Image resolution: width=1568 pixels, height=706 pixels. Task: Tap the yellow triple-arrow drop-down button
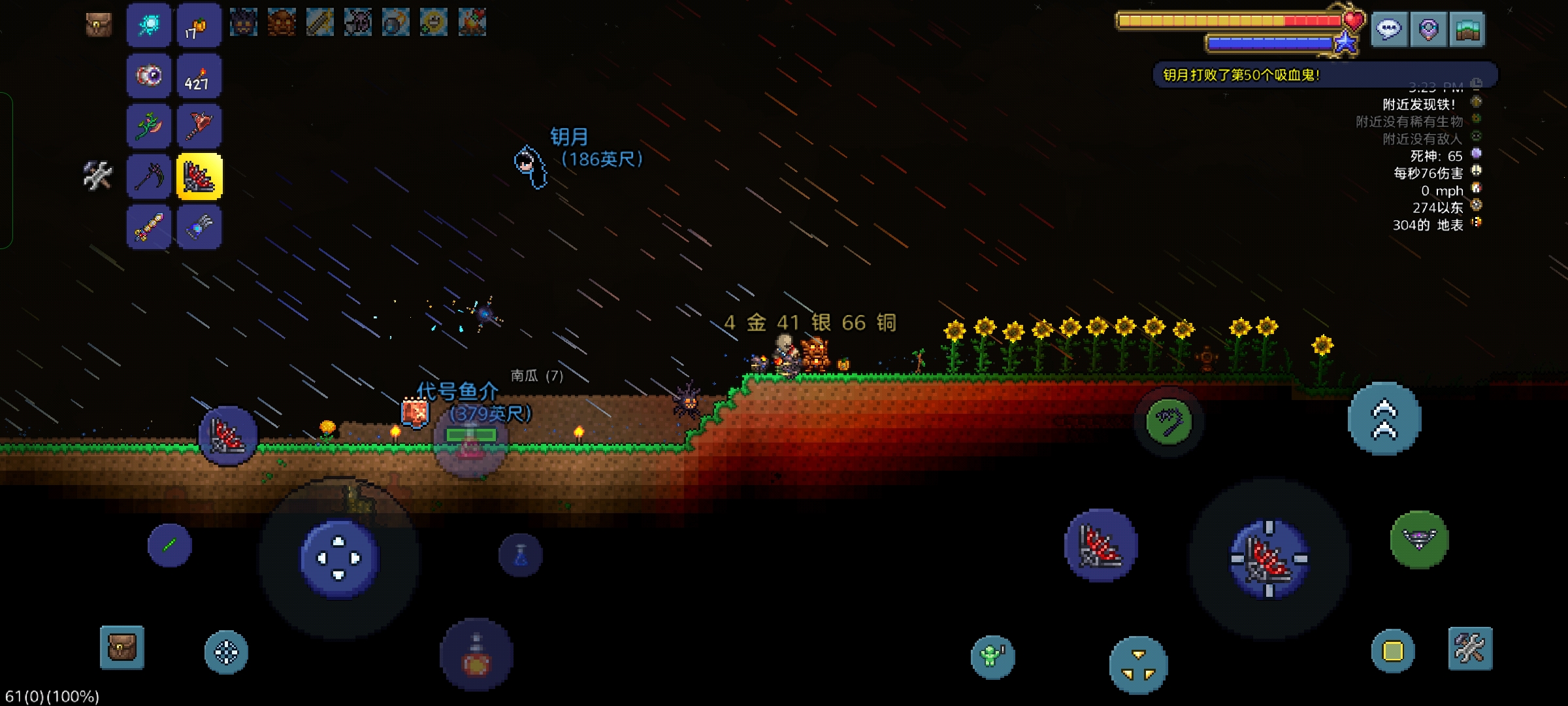click(x=1138, y=665)
